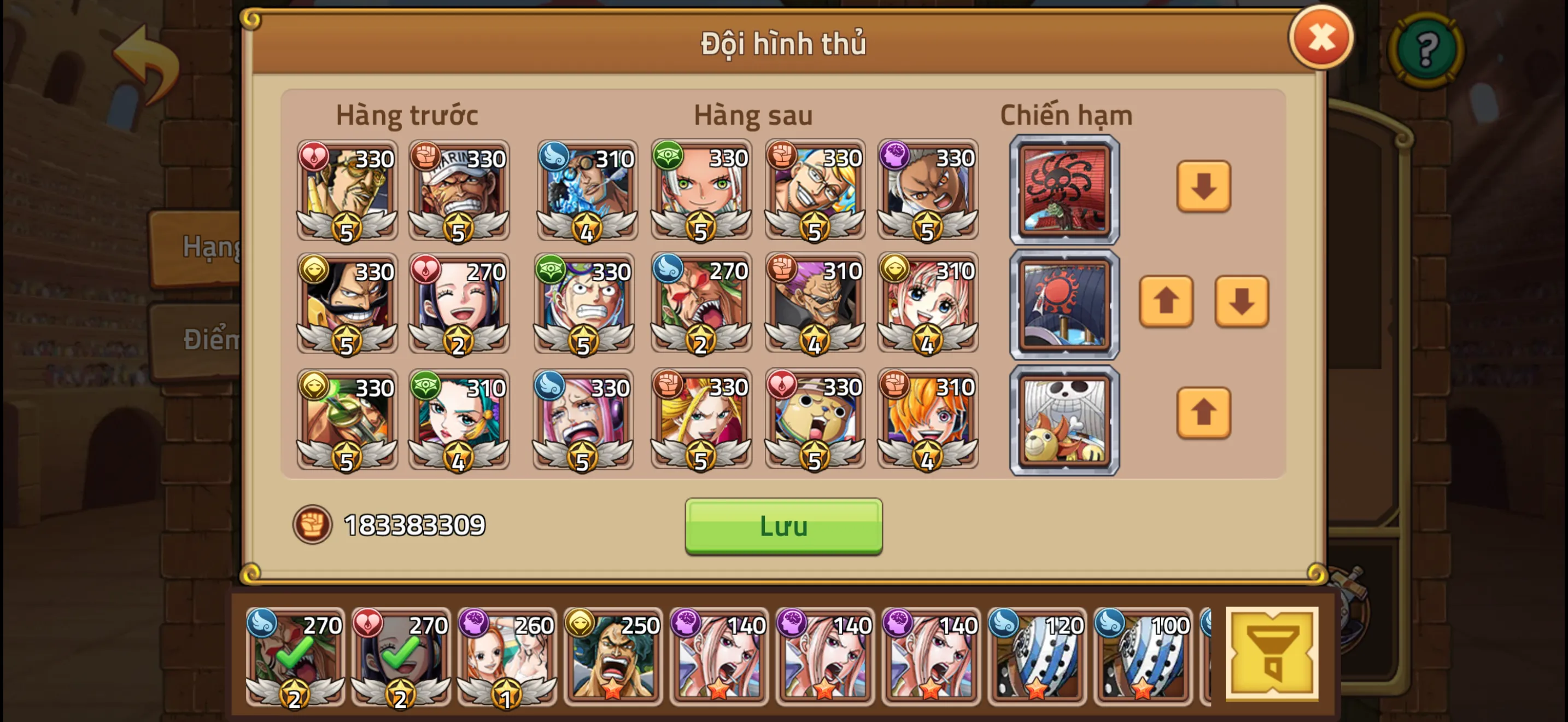Pick the level 260 one-star hero in roster
Screen dimensions: 1568x722
(506, 656)
